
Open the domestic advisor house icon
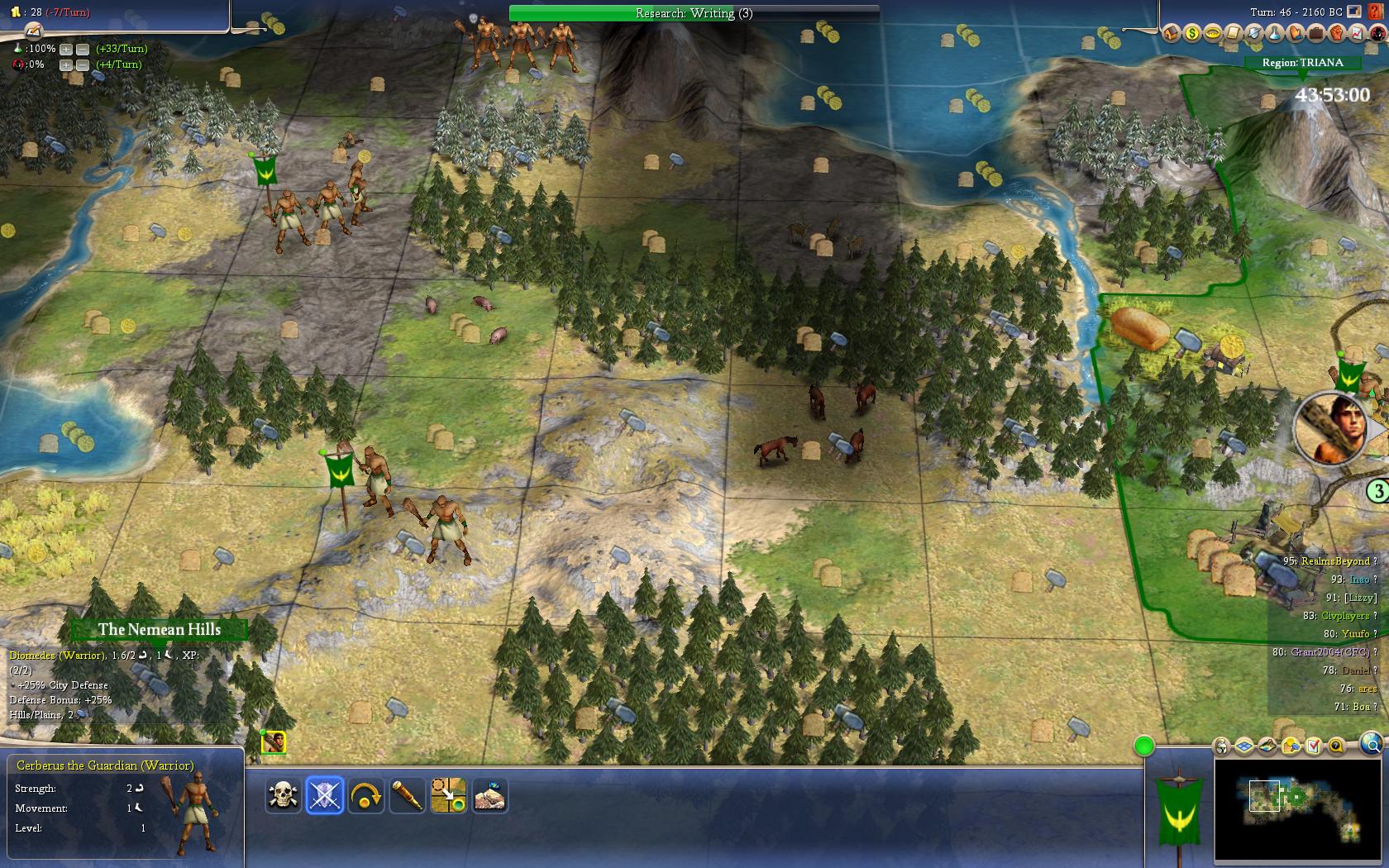(x=1172, y=34)
